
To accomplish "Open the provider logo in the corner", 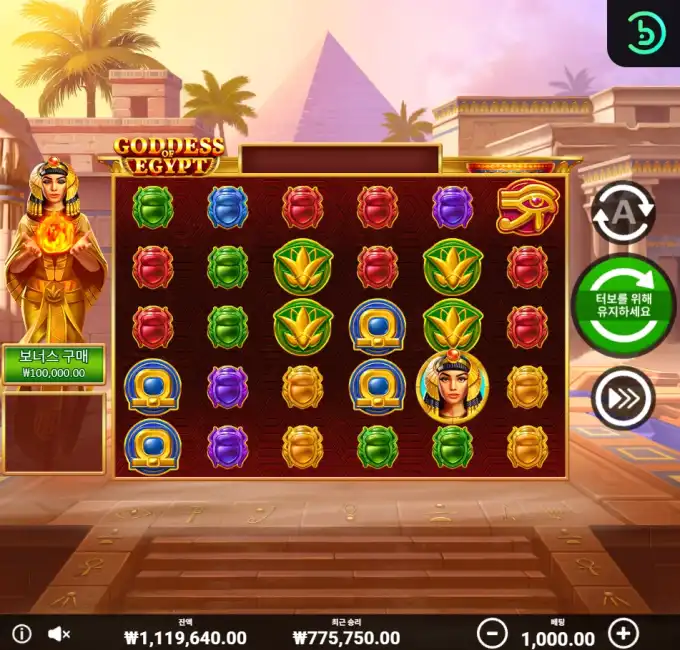I will 645,33.
